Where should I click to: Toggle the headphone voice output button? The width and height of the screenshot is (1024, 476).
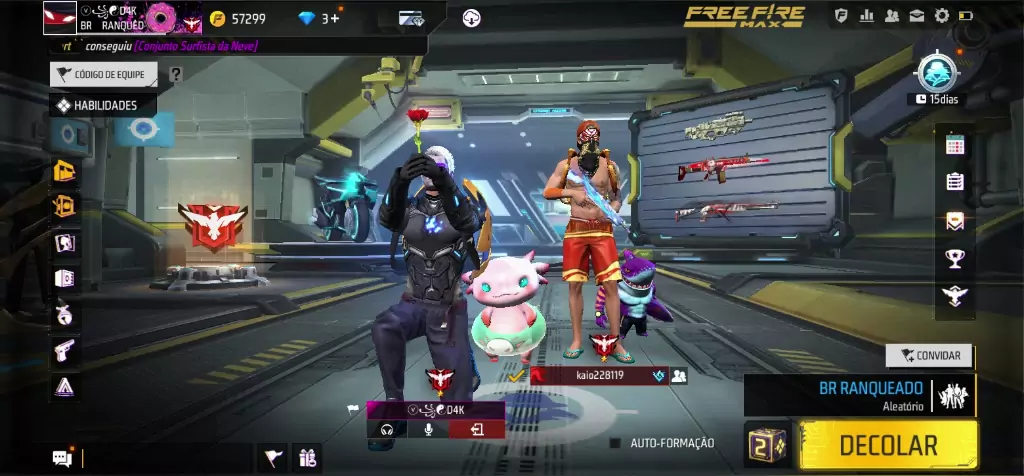(385, 429)
